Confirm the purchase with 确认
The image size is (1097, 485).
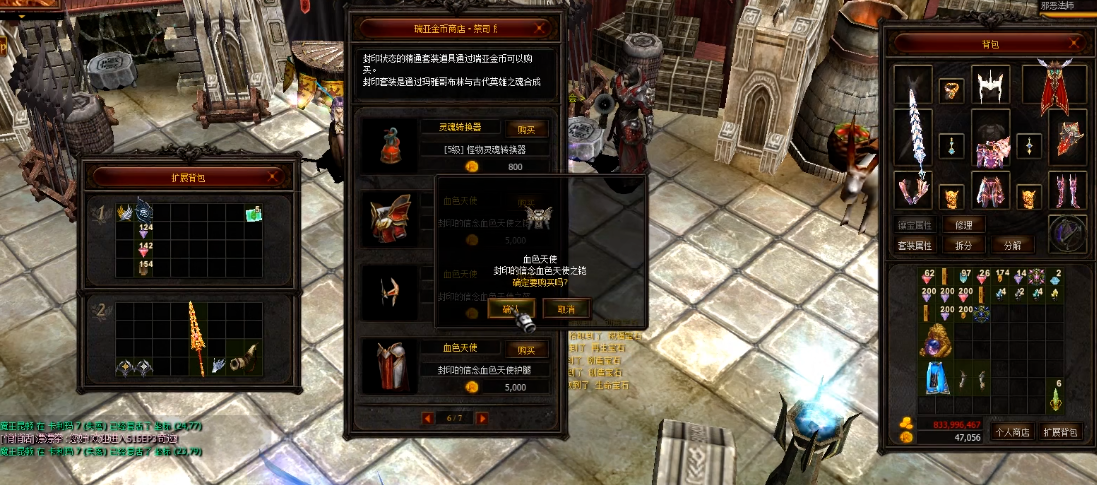coord(511,309)
